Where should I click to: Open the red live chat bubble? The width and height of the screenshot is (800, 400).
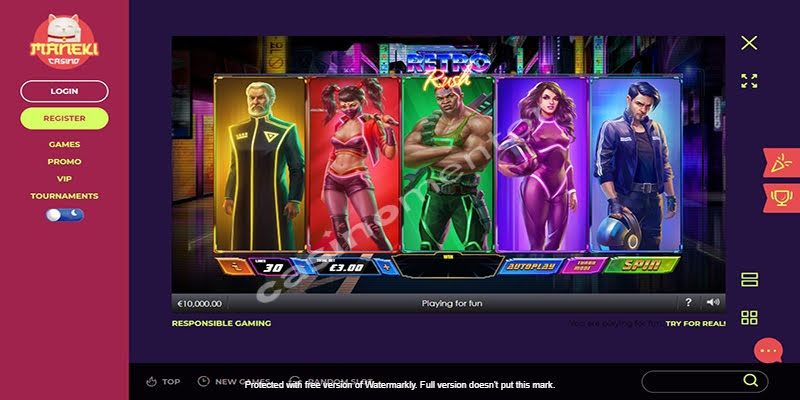[768, 351]
